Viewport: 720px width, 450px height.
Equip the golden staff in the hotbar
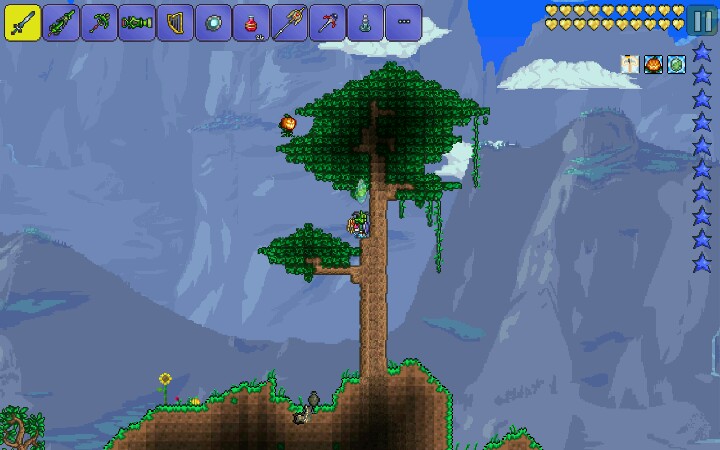(289, 21)
